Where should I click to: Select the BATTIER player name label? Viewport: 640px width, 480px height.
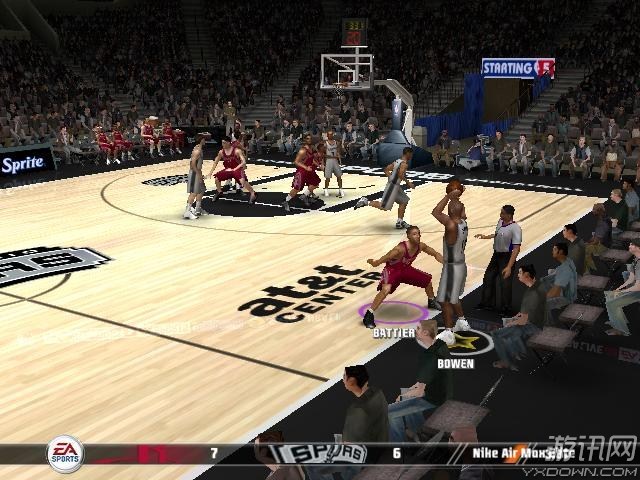pyautogui.click(x=393, y=333)
